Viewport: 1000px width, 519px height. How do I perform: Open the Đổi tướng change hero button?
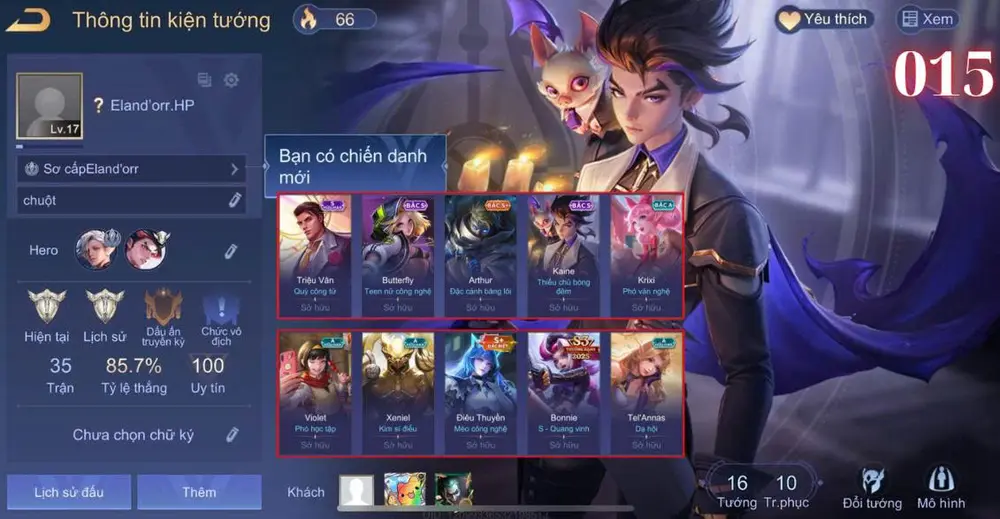[x=872, y=487]
